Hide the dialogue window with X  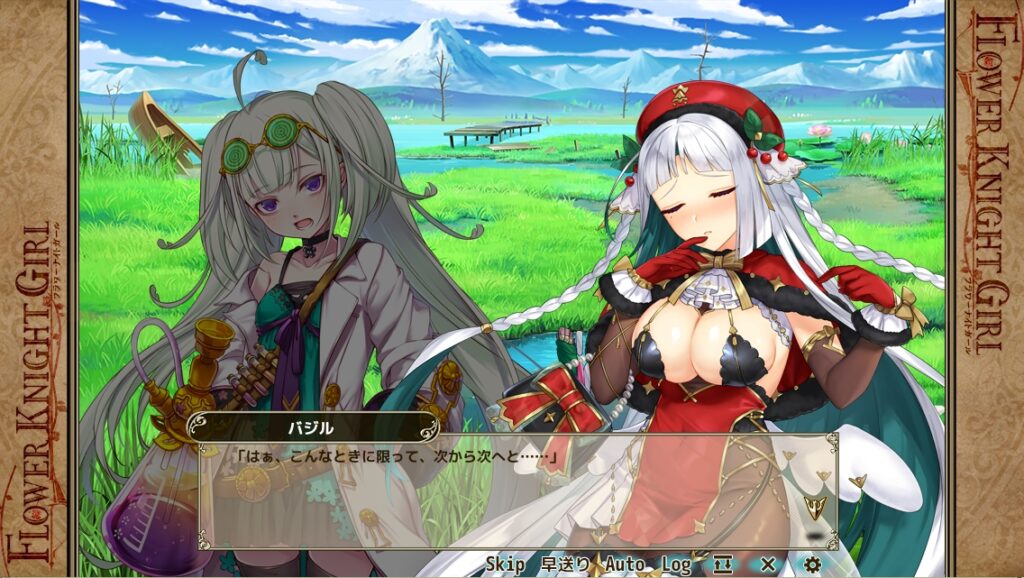[x=768, y=565]
